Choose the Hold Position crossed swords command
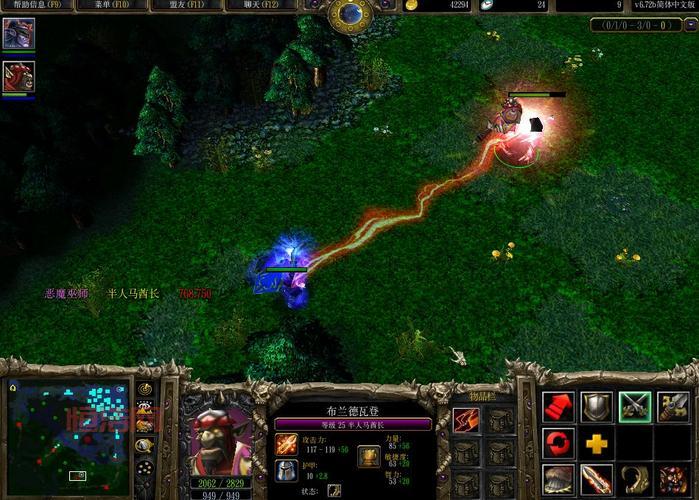The width and height of the screenshot is (699, 500). coord(635,406)
